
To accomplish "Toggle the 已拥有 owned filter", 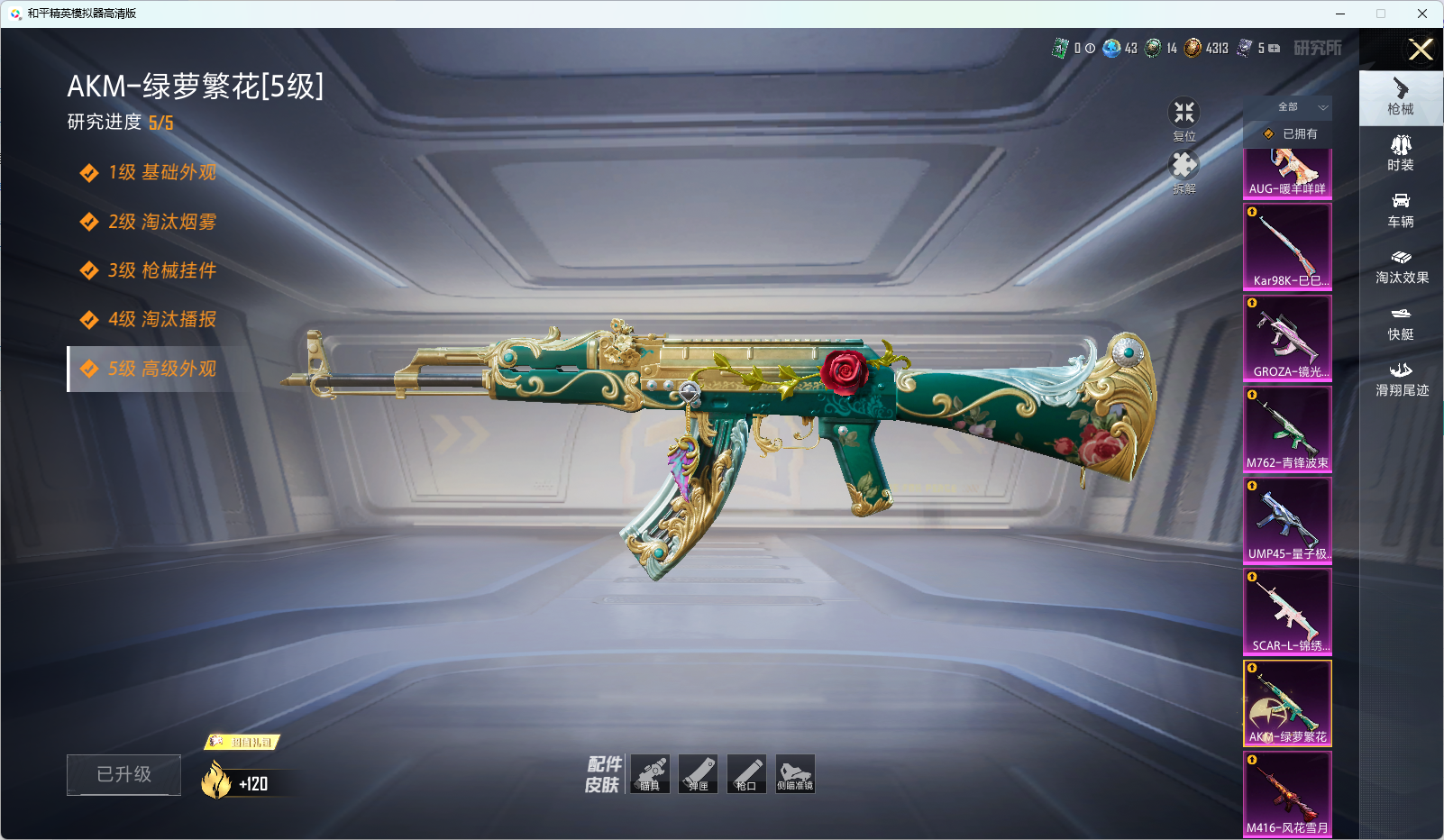I will coord(1291,134).
